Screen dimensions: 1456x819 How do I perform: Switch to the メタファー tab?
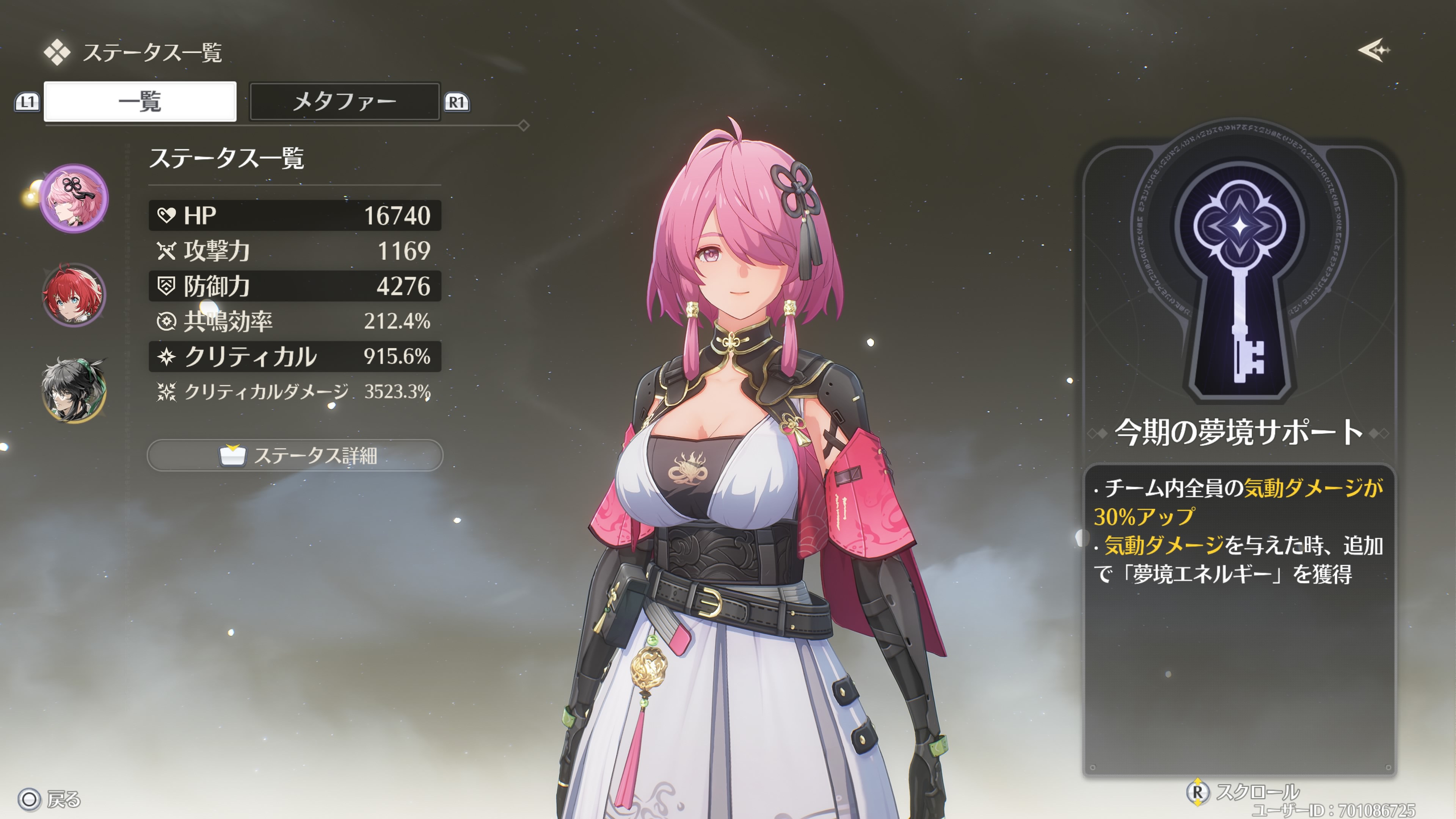pyautogui.click(x=344, y=102)
